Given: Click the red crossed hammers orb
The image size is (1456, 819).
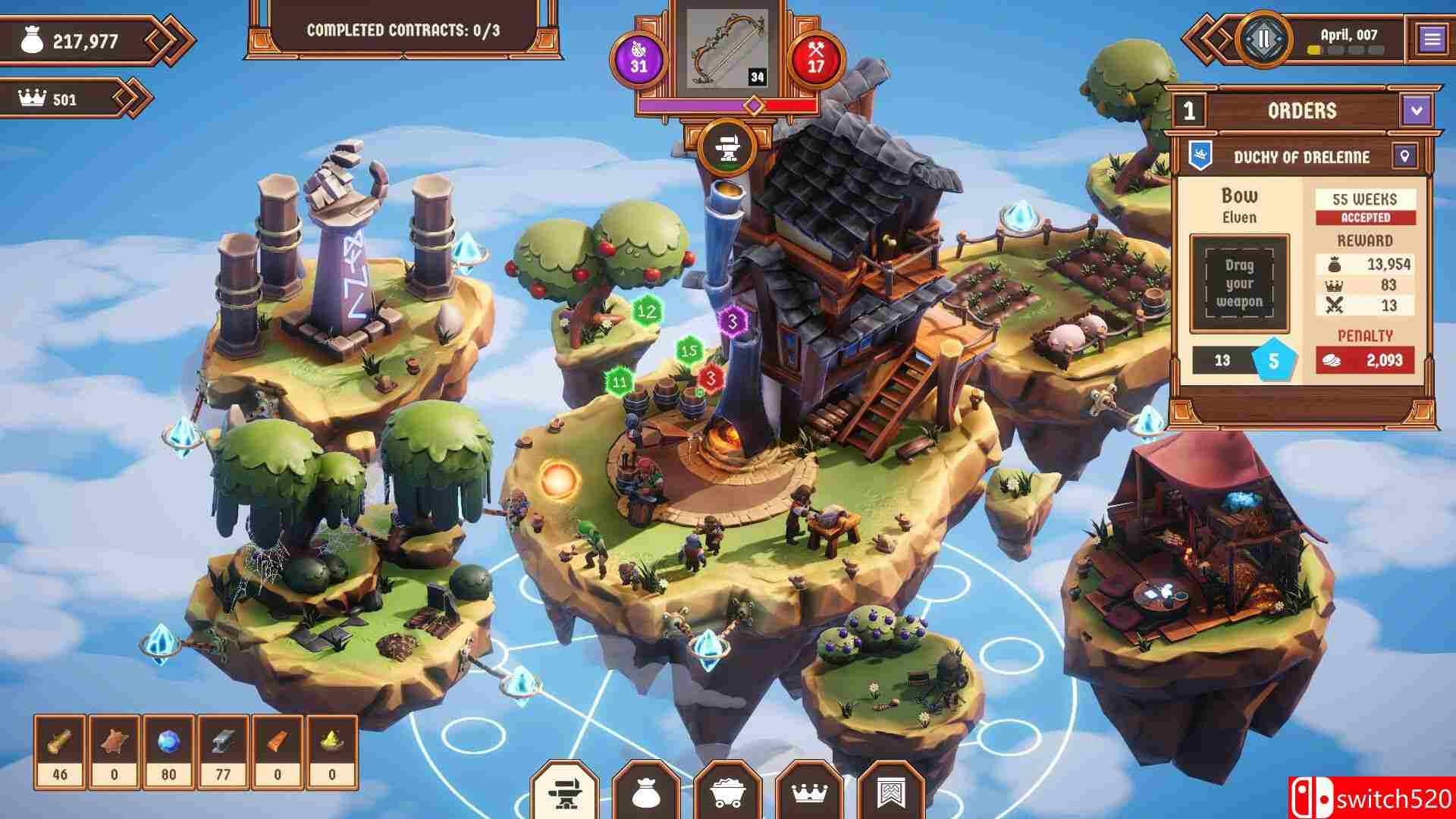Looking at the screenshot, I should (x=816, y=59).
